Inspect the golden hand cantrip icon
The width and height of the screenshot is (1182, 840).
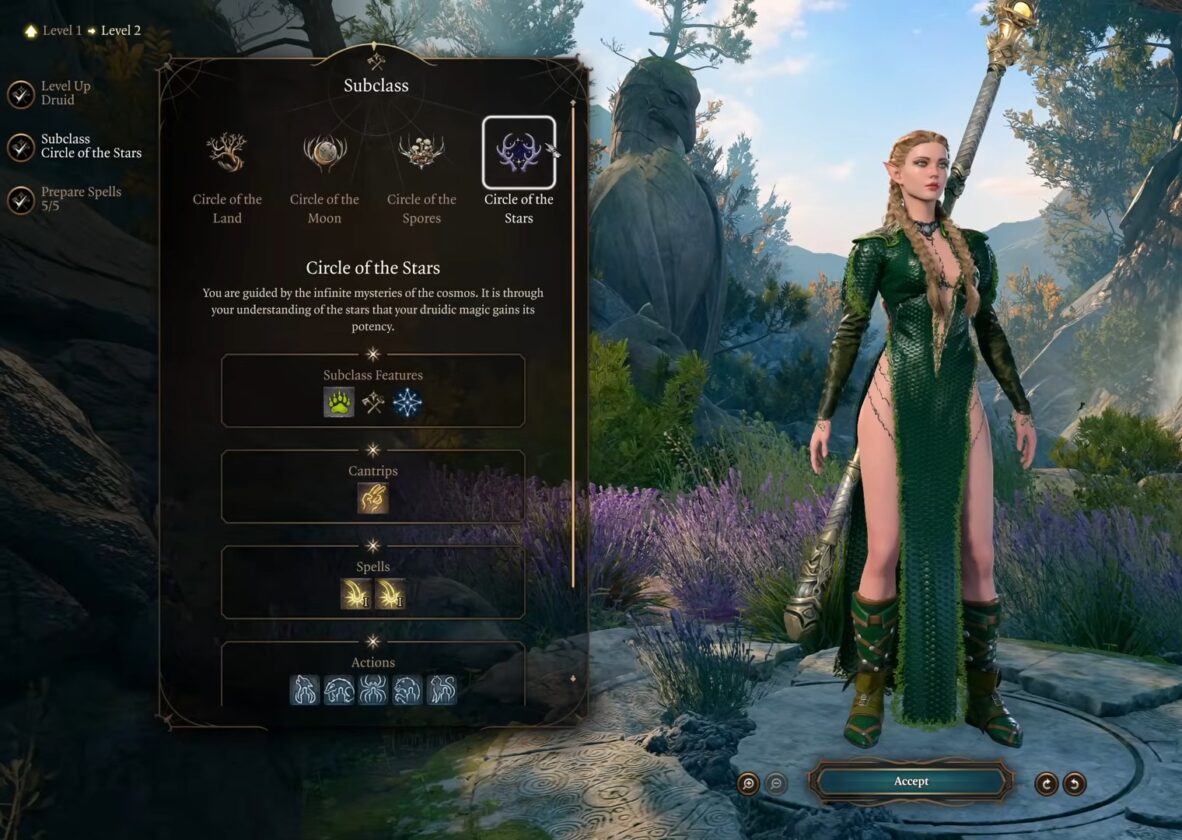[x=373, y=498]
